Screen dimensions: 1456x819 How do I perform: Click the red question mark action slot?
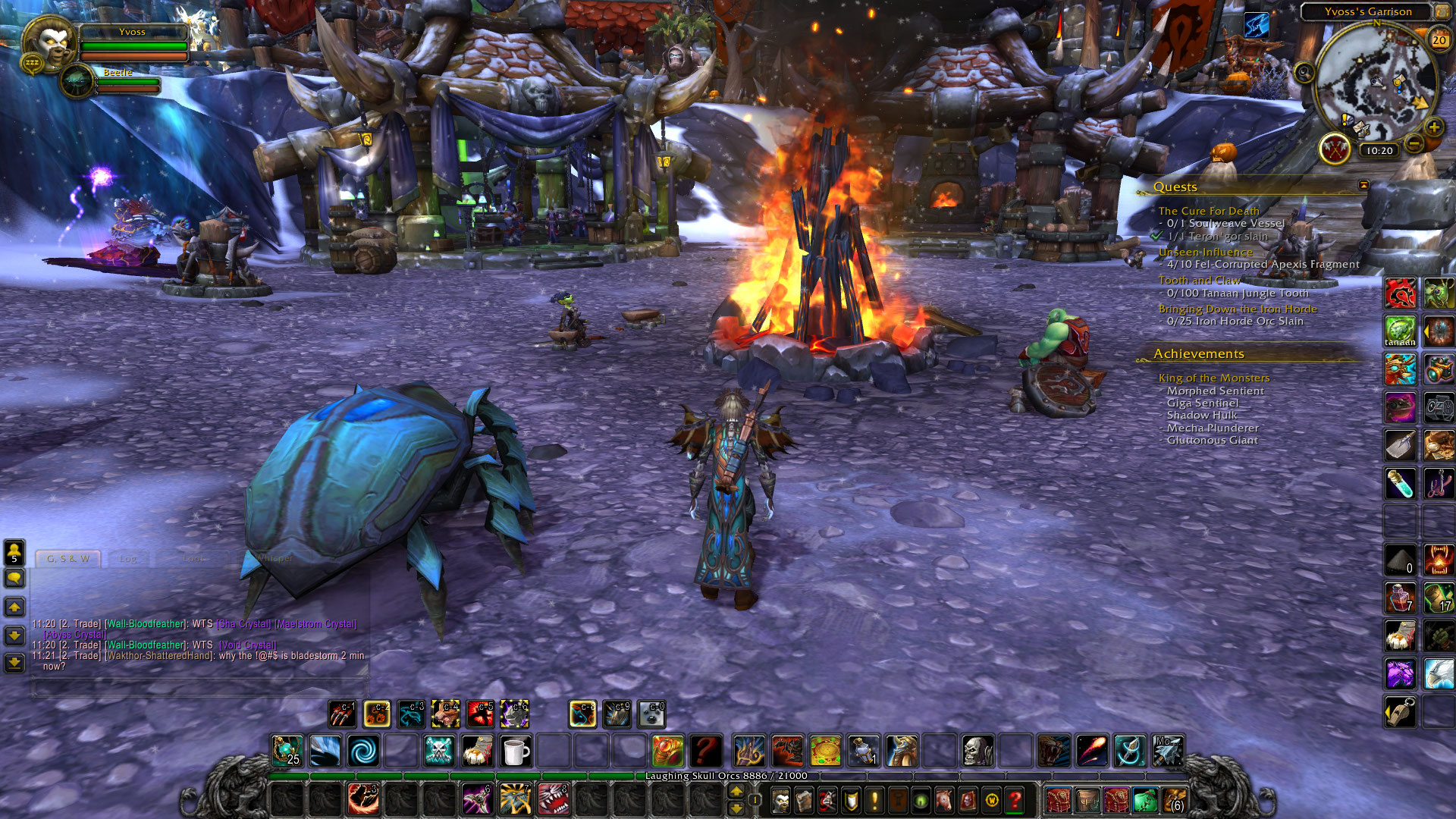pos(705,752)
